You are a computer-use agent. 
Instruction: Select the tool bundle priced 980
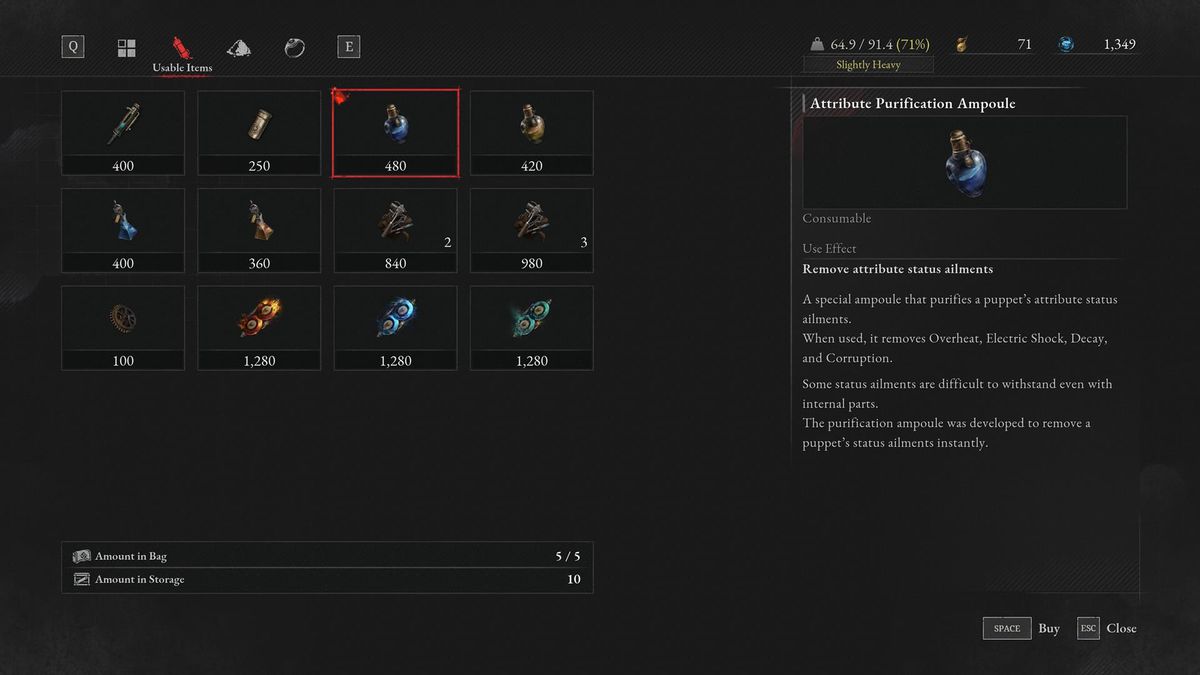coord(531,230)
